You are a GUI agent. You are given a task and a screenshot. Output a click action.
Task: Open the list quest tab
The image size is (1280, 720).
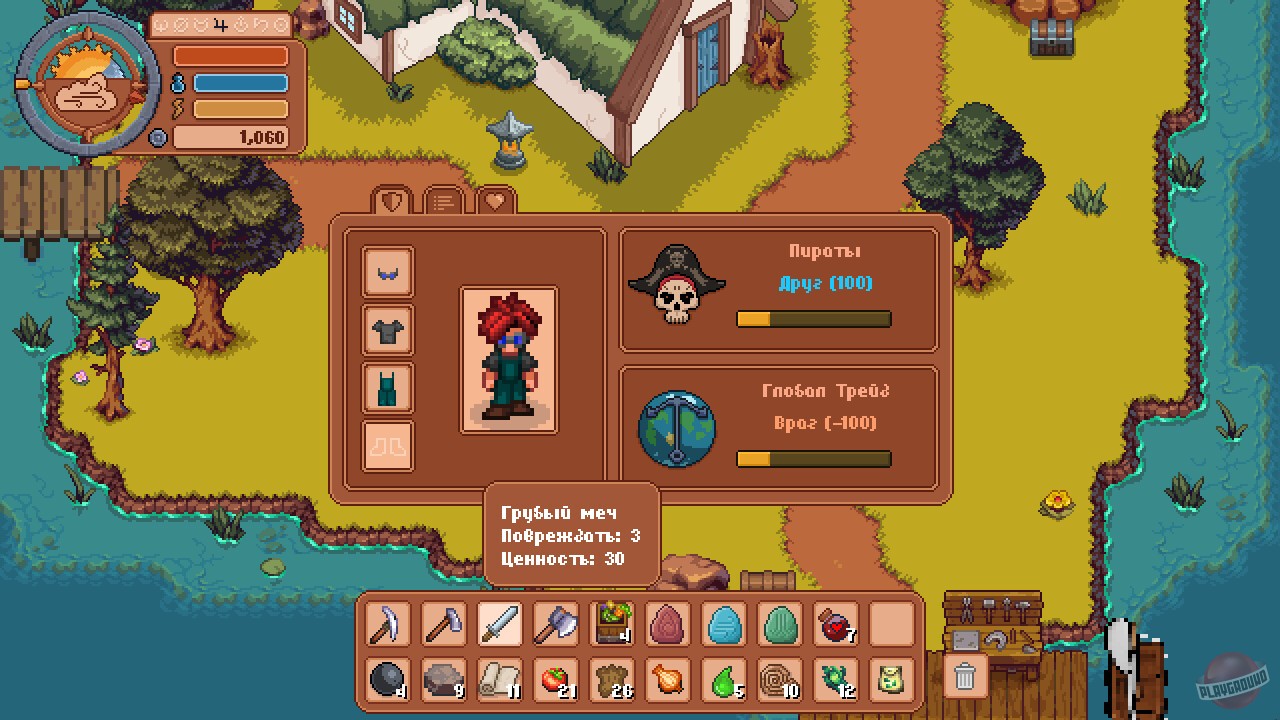(443, 200)
